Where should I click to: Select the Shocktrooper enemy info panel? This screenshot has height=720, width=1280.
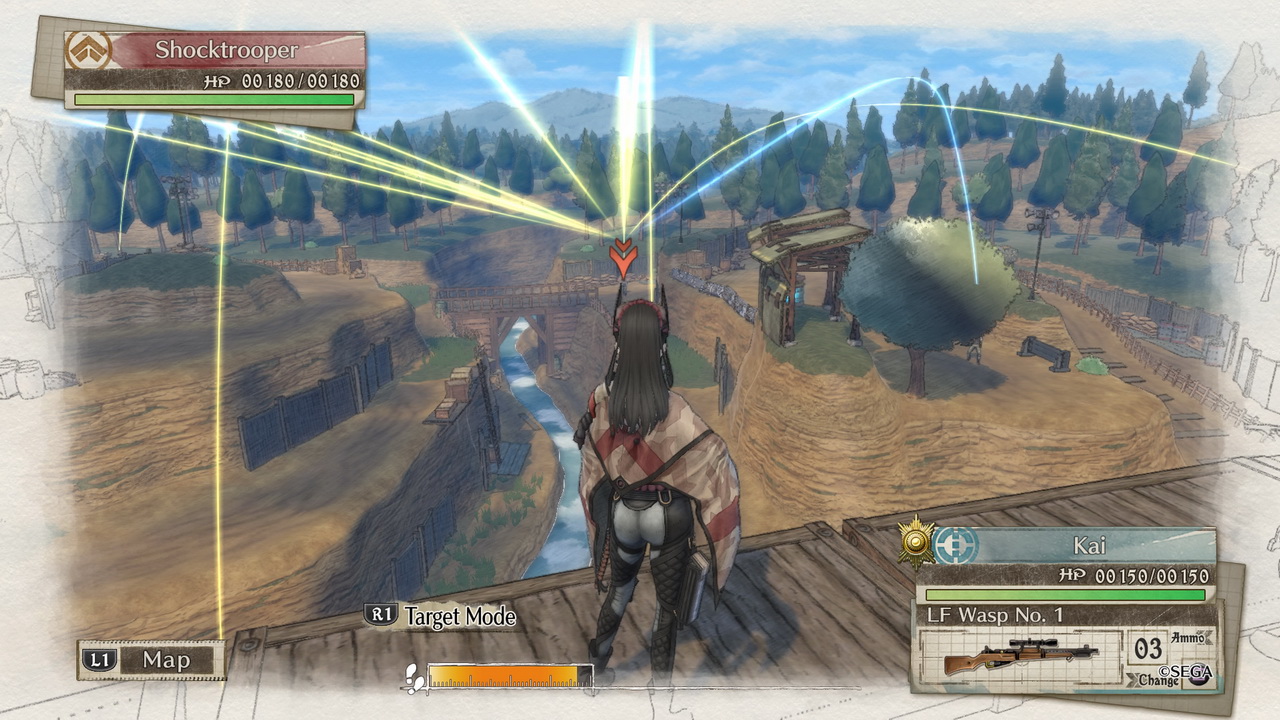[x=215, y=68]
